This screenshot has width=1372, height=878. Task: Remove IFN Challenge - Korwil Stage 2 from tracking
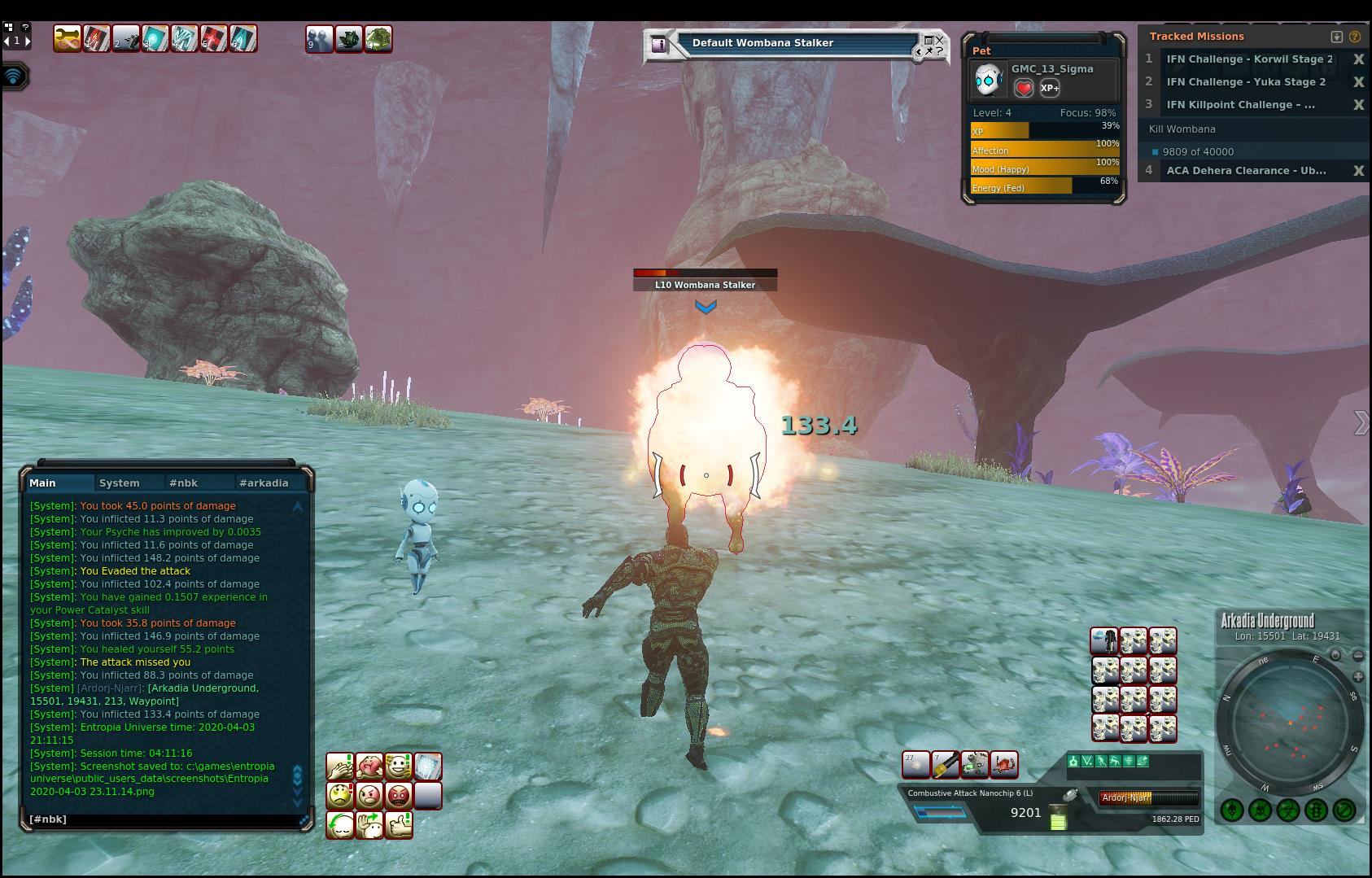(x=1358, y=59)
